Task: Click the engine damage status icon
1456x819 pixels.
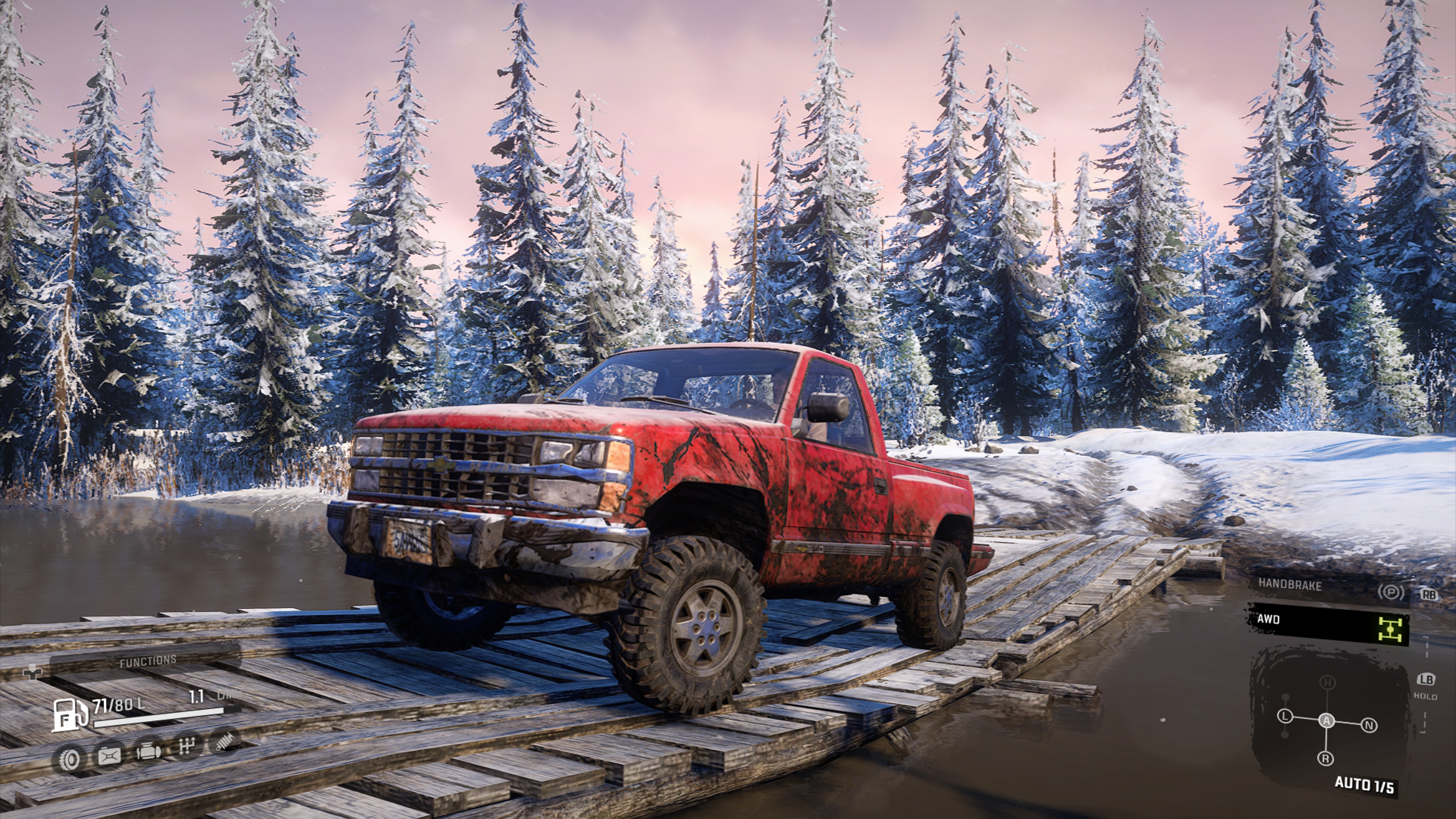Action: [149, 752]
